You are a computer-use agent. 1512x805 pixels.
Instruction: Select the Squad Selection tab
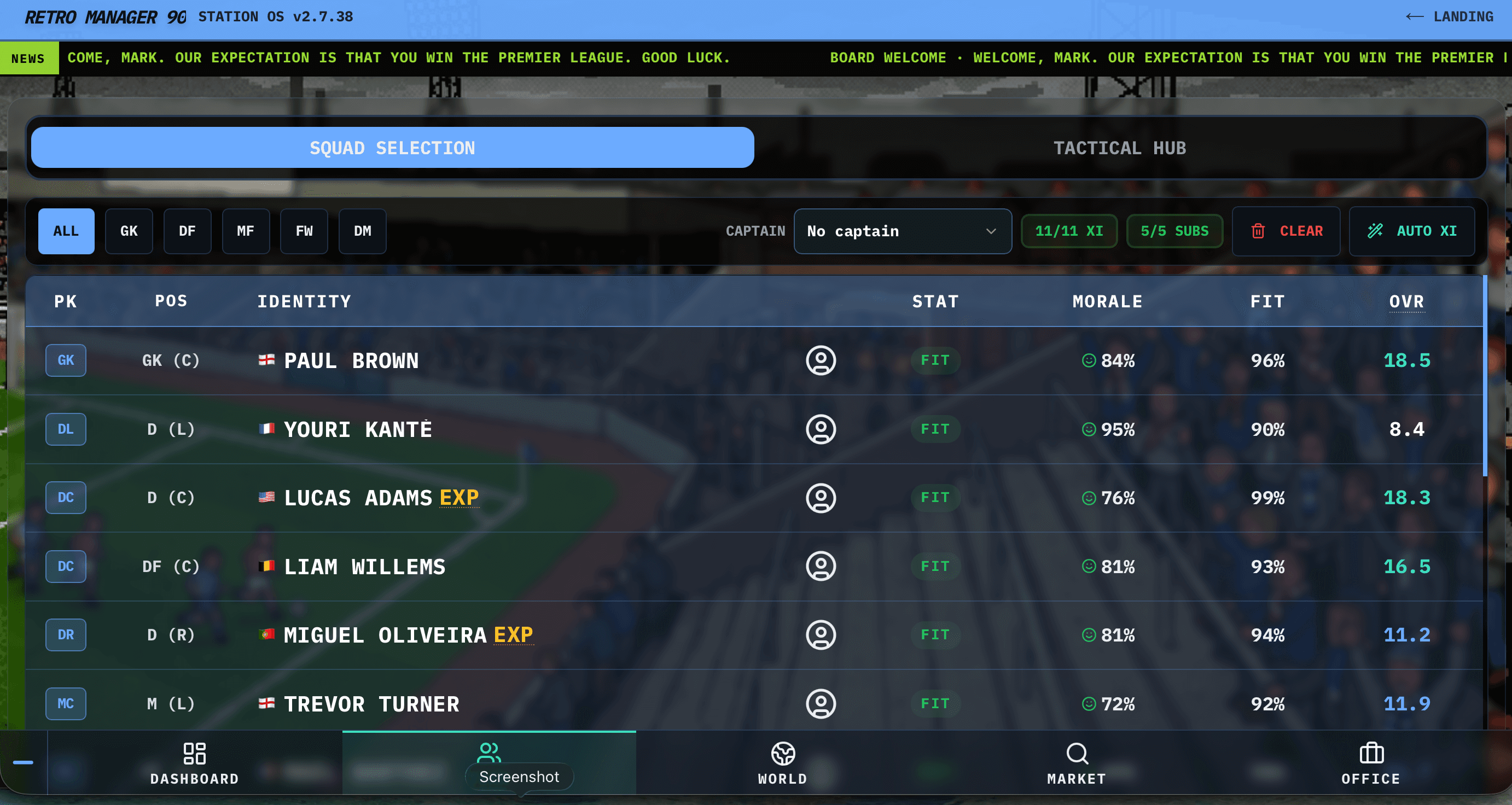pos(393,147)
